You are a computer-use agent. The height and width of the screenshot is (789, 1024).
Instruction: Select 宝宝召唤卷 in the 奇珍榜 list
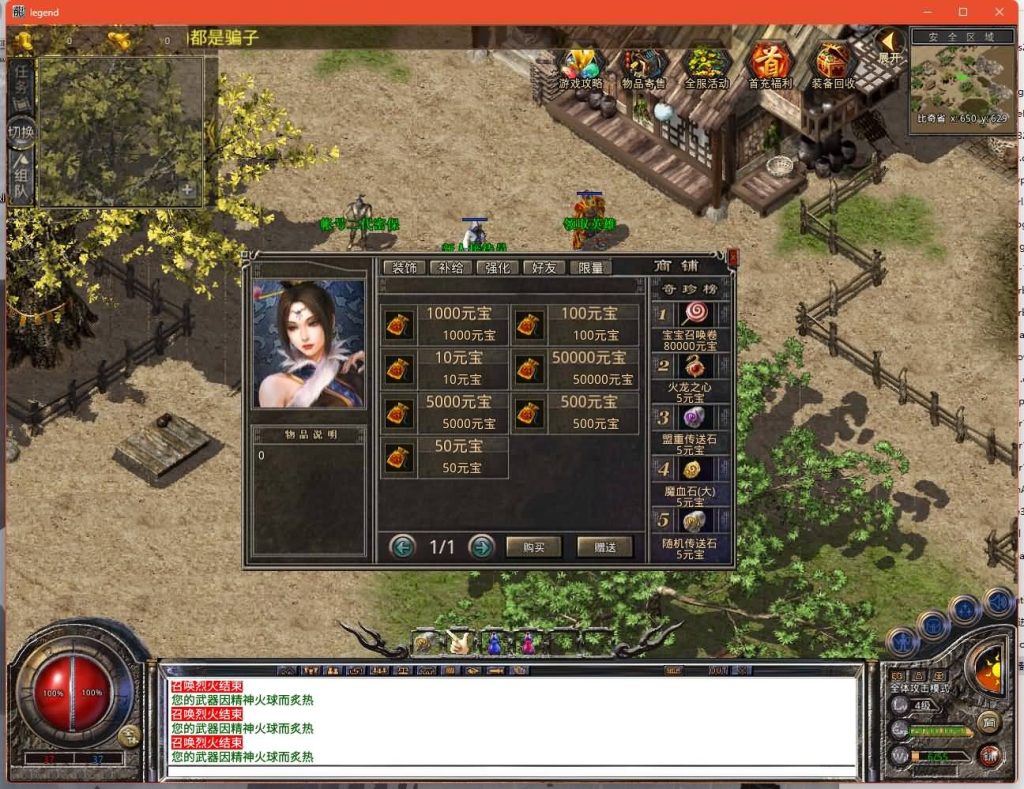click(692, 323)
